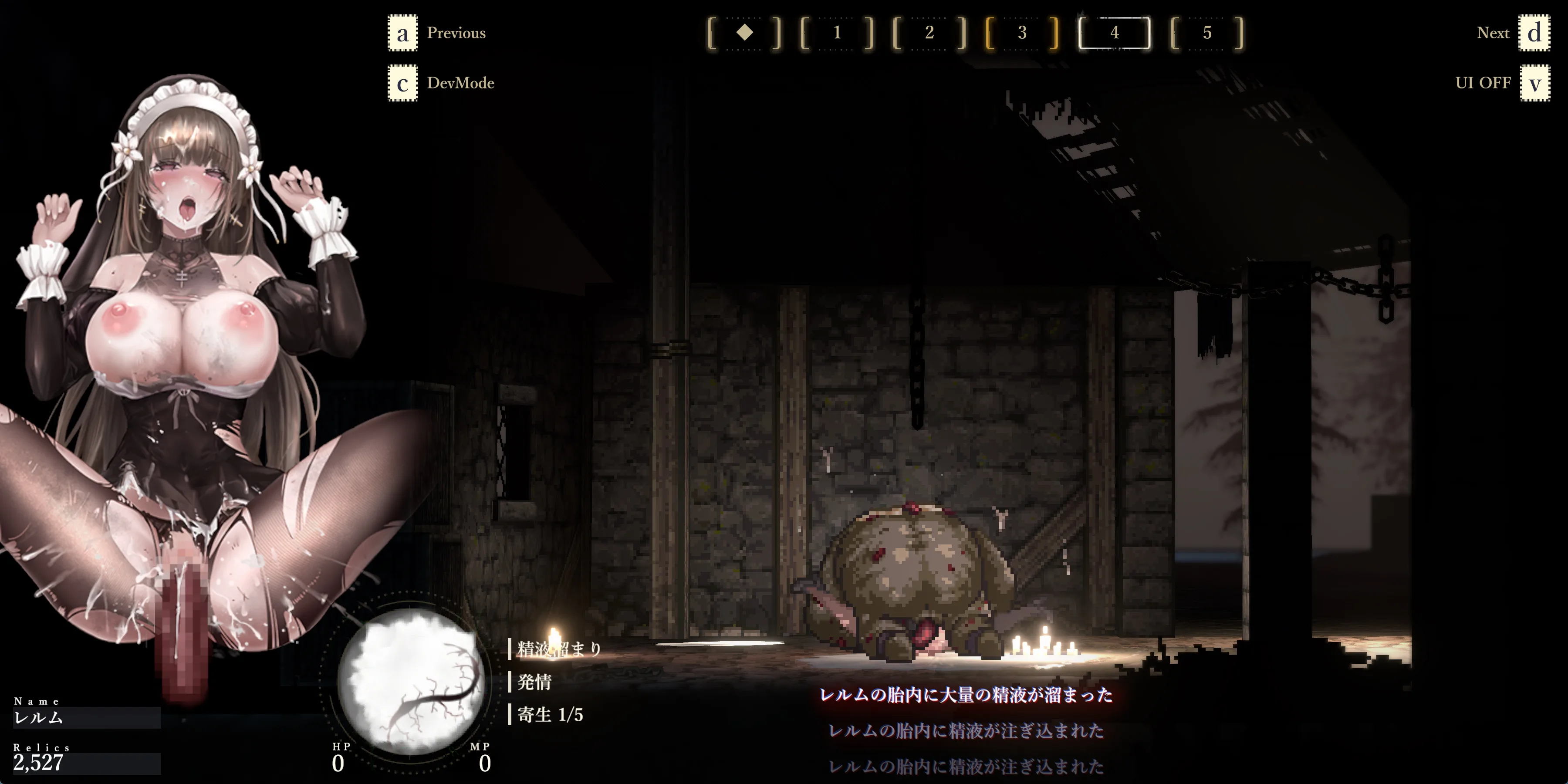Jump to scene tab 5
Image resolution: width=1568 pixels, height=784 pixels.
point(1207,33)
